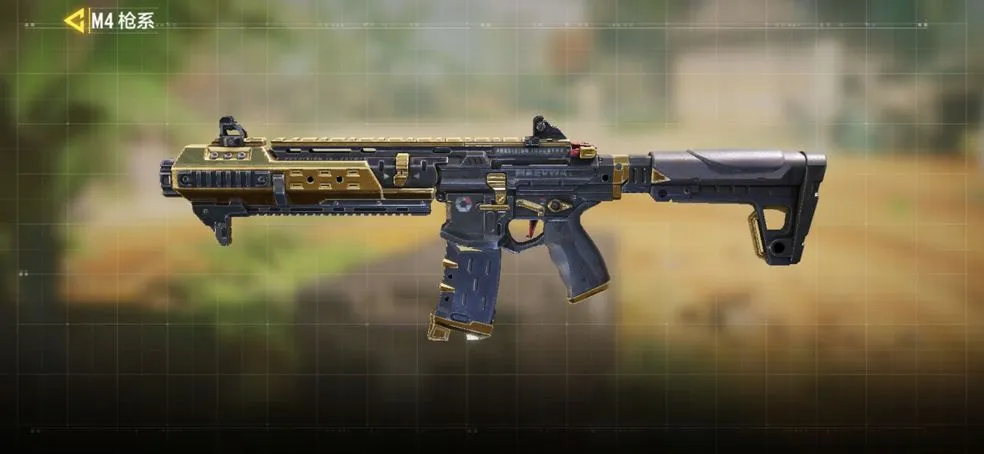Go back using the yellow arrow
The width and height of the screenshot is (984, 454).
pos(74,20)
